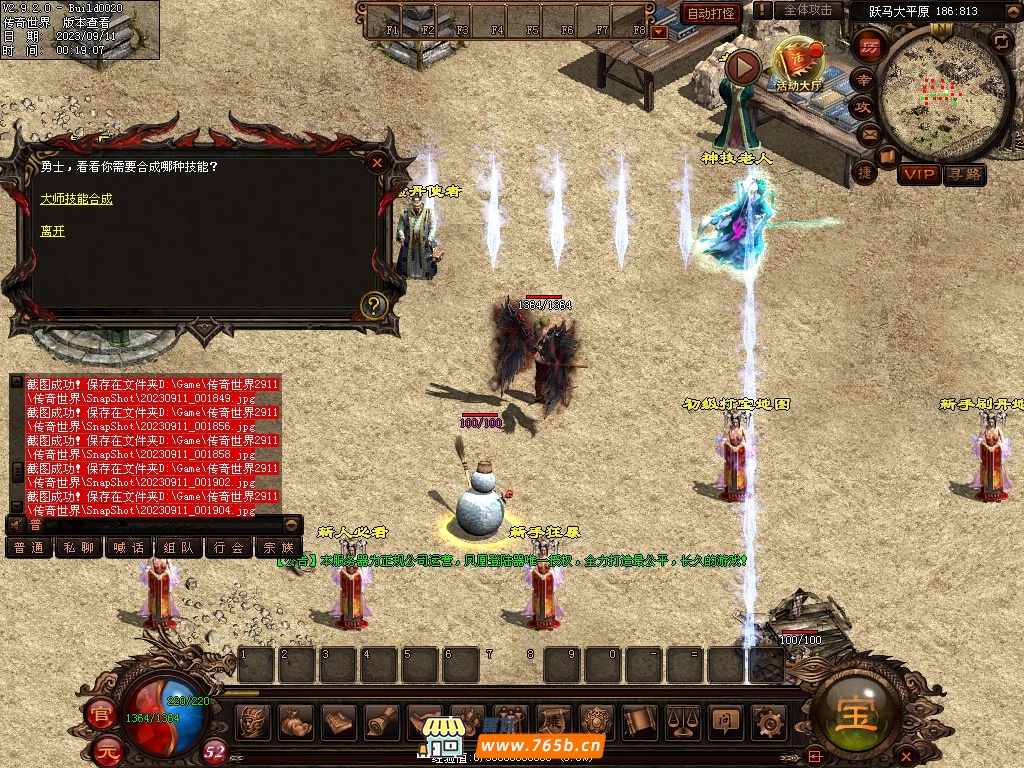Click the balance scales trade icon
Screen dimensions: 1024x768
tap(682, 720)
